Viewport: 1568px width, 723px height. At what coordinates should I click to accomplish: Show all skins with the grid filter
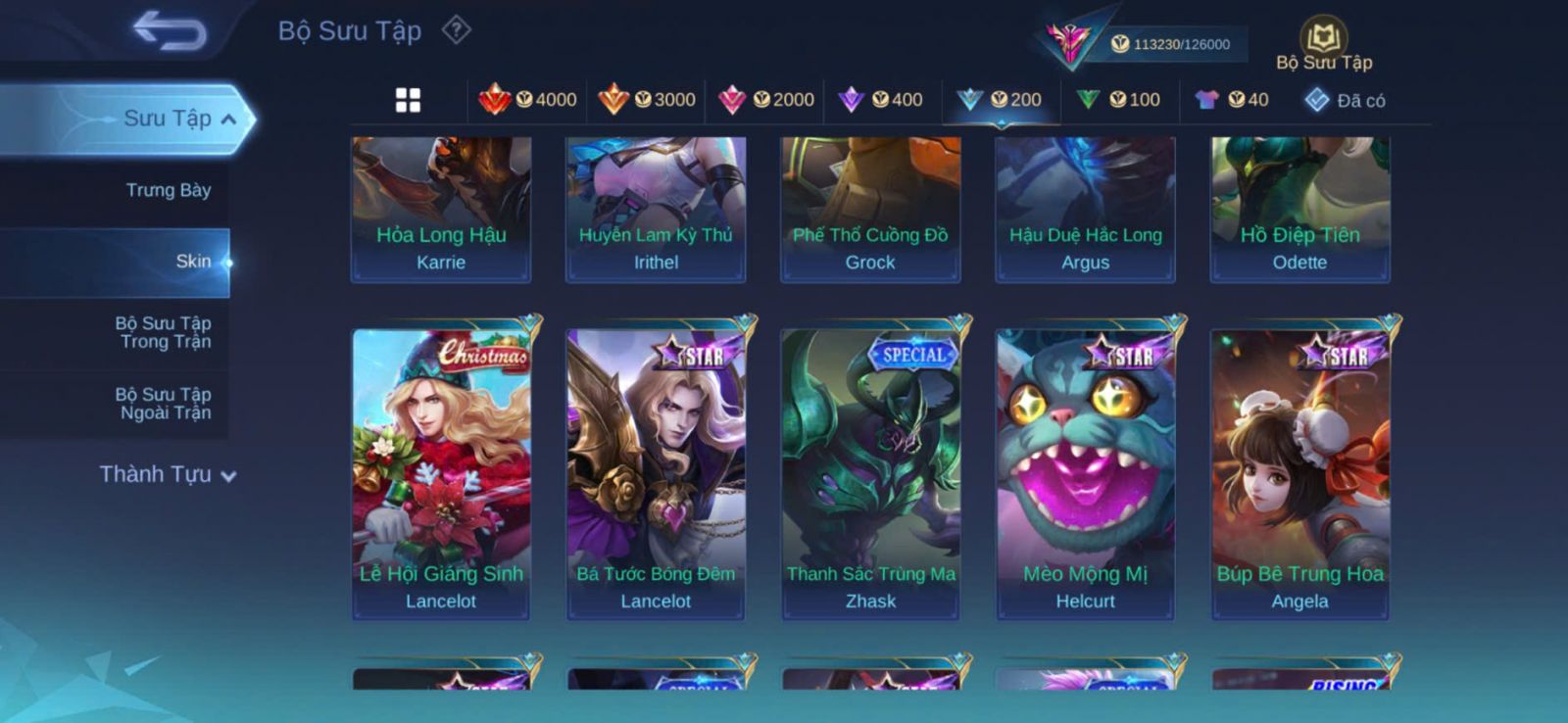(408, 100)
